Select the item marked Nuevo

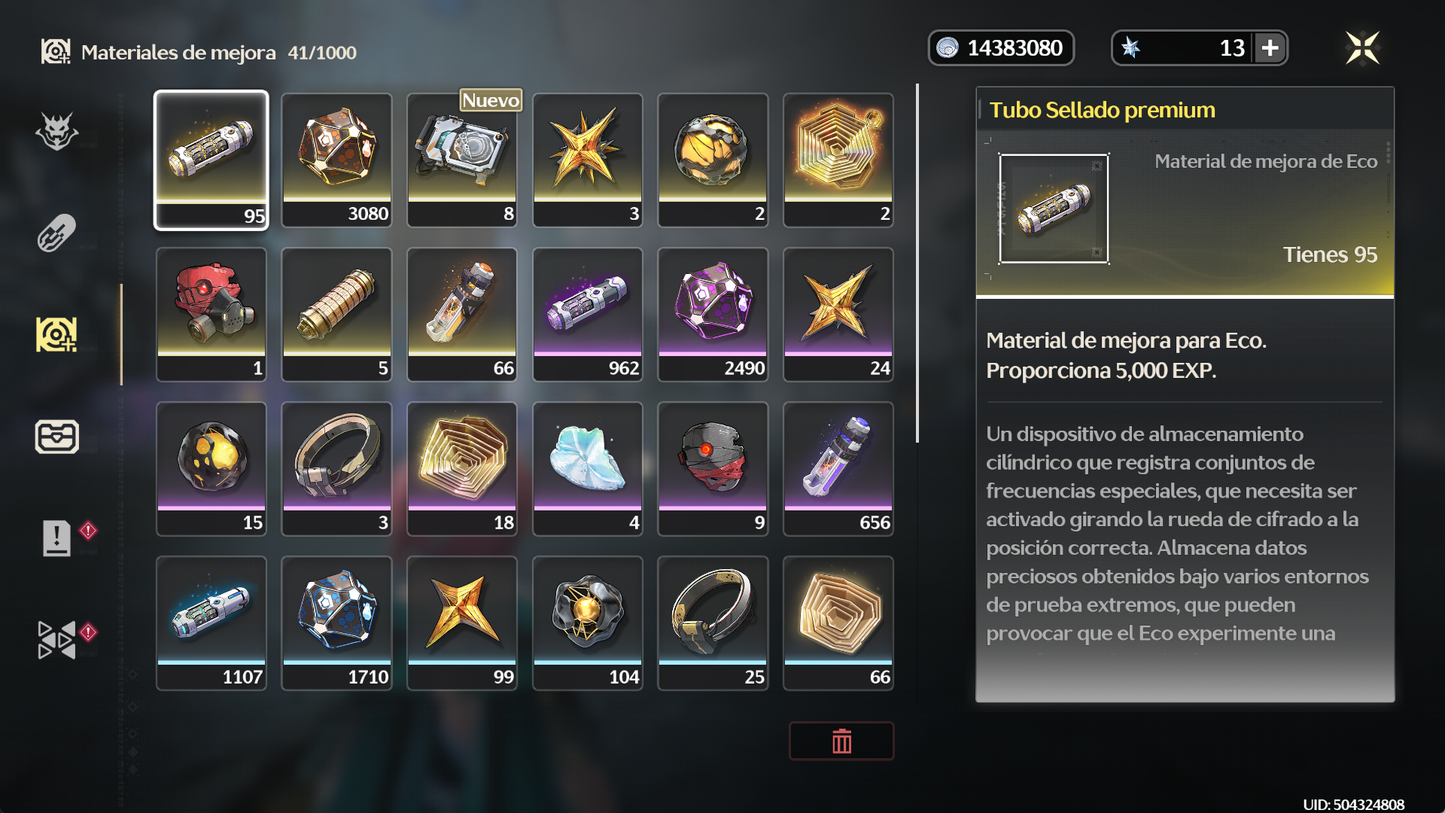coord(462,160)
